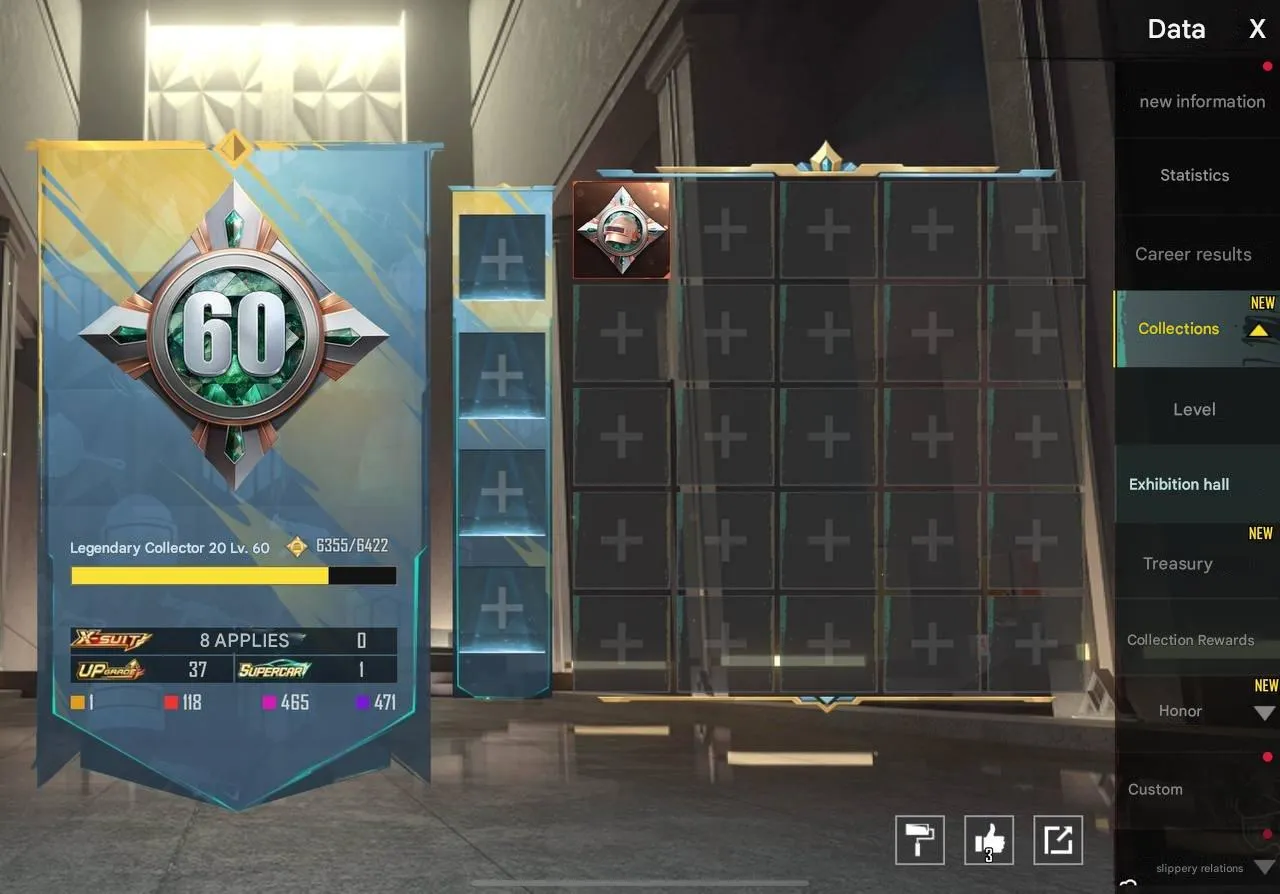Screen dimensions: 1280x894
Task: Select the paint roller customization icon
Action: coord(919,840)
